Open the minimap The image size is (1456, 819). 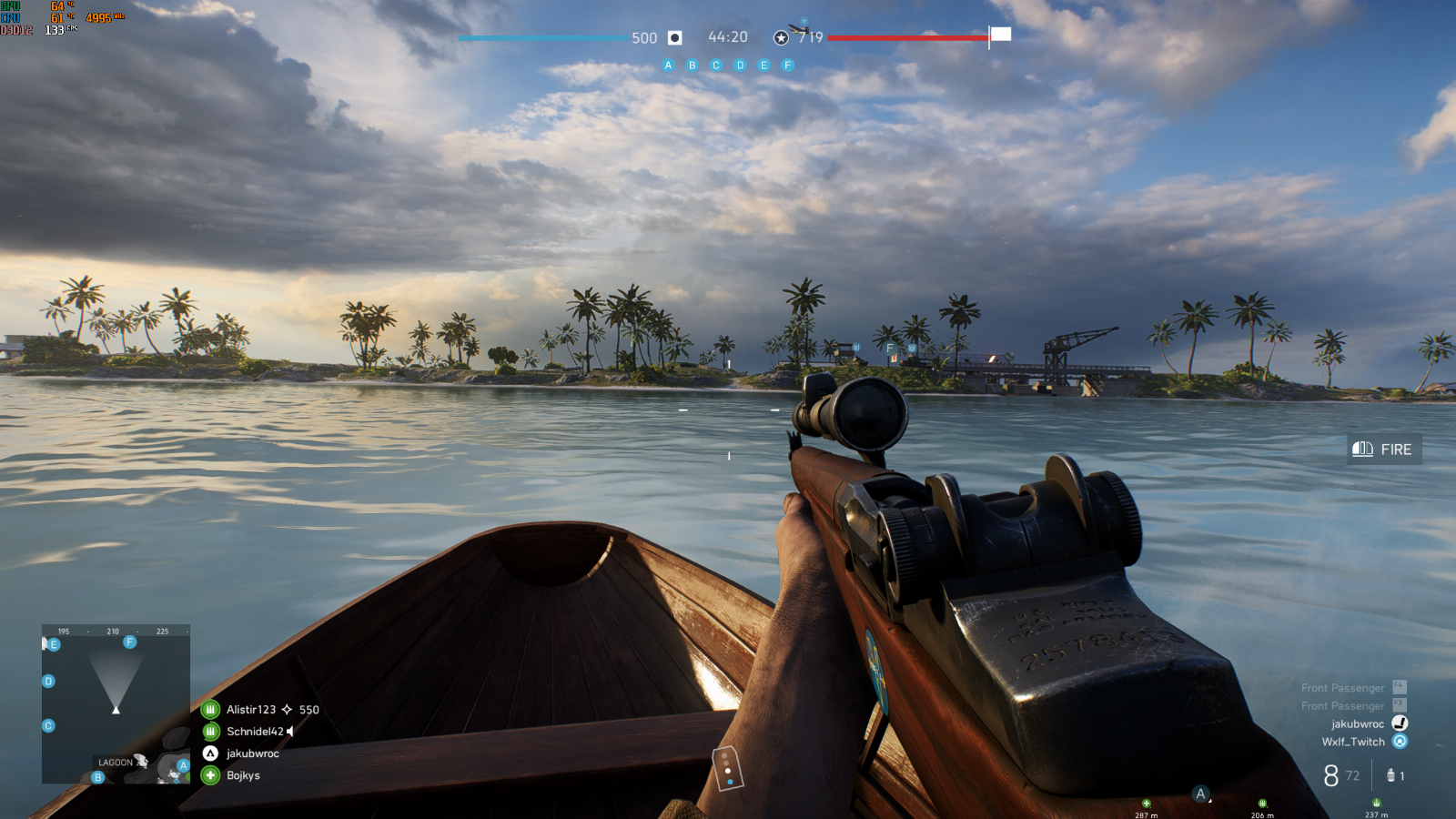[x=116, y=703]
